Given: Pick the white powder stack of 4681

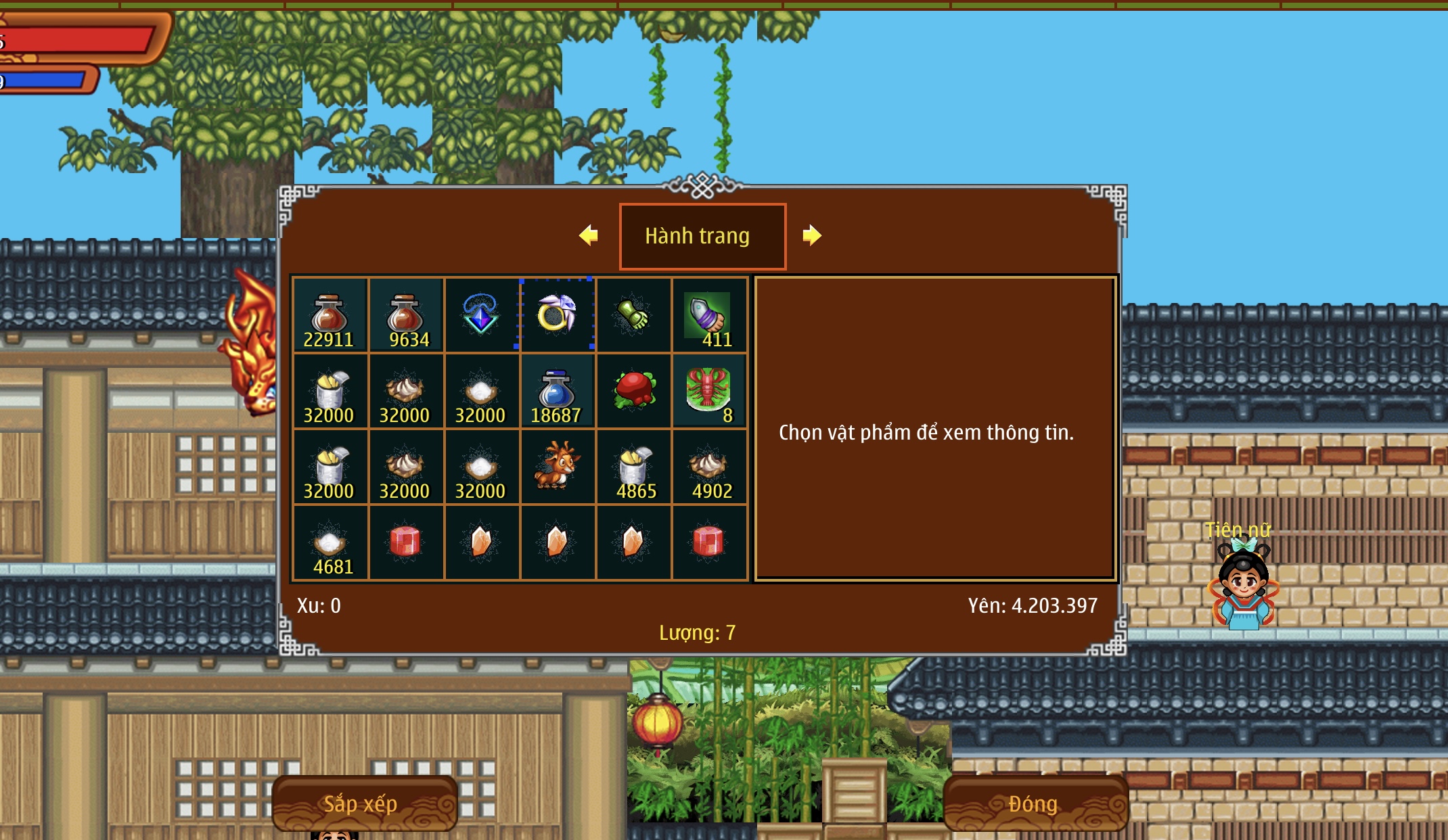Looking at the screenshot, I should 330,543.
